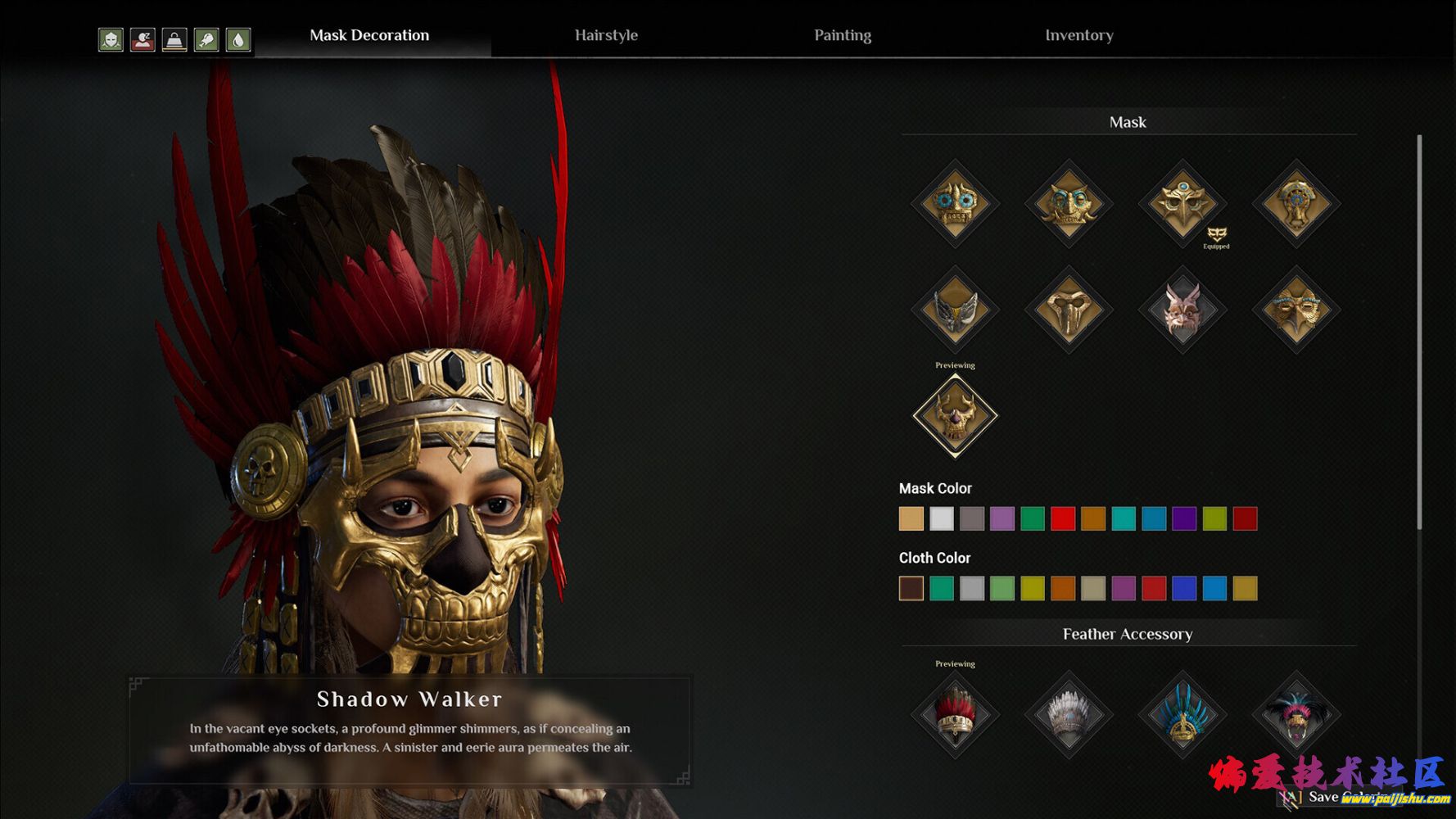
Task: Set cloth color to royal blue
Action: coord(1184,588)
